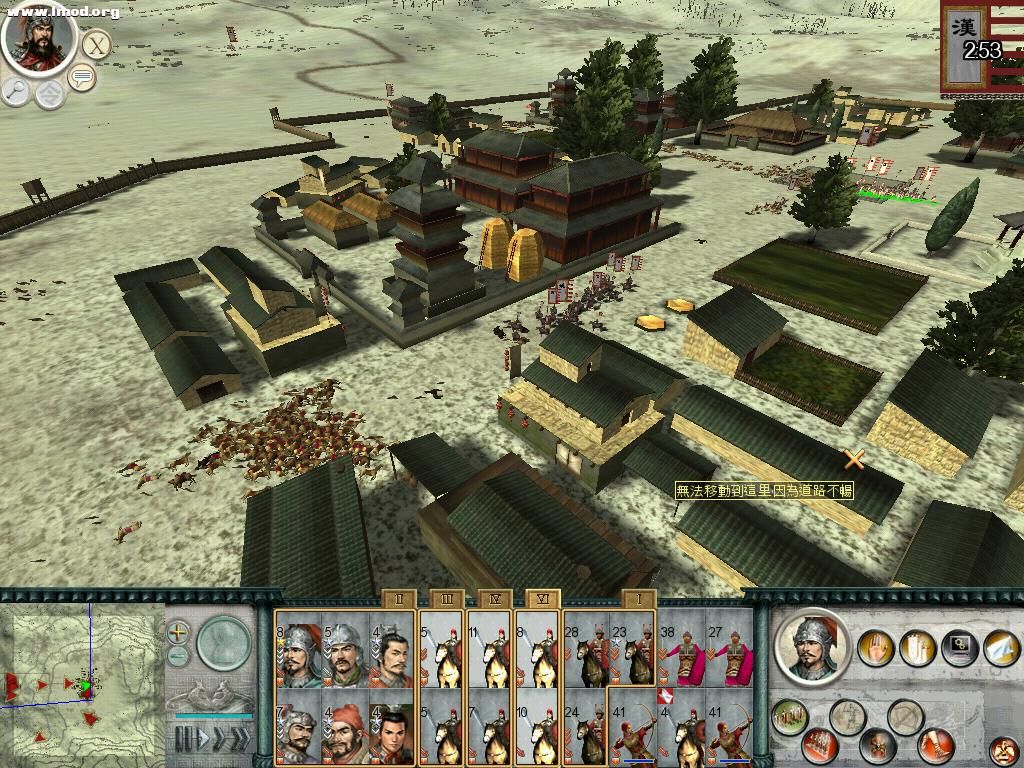The height and width of the screenshot is (768, 1024).
Task: Select unit group tab II
Action: tap(398, 598)
